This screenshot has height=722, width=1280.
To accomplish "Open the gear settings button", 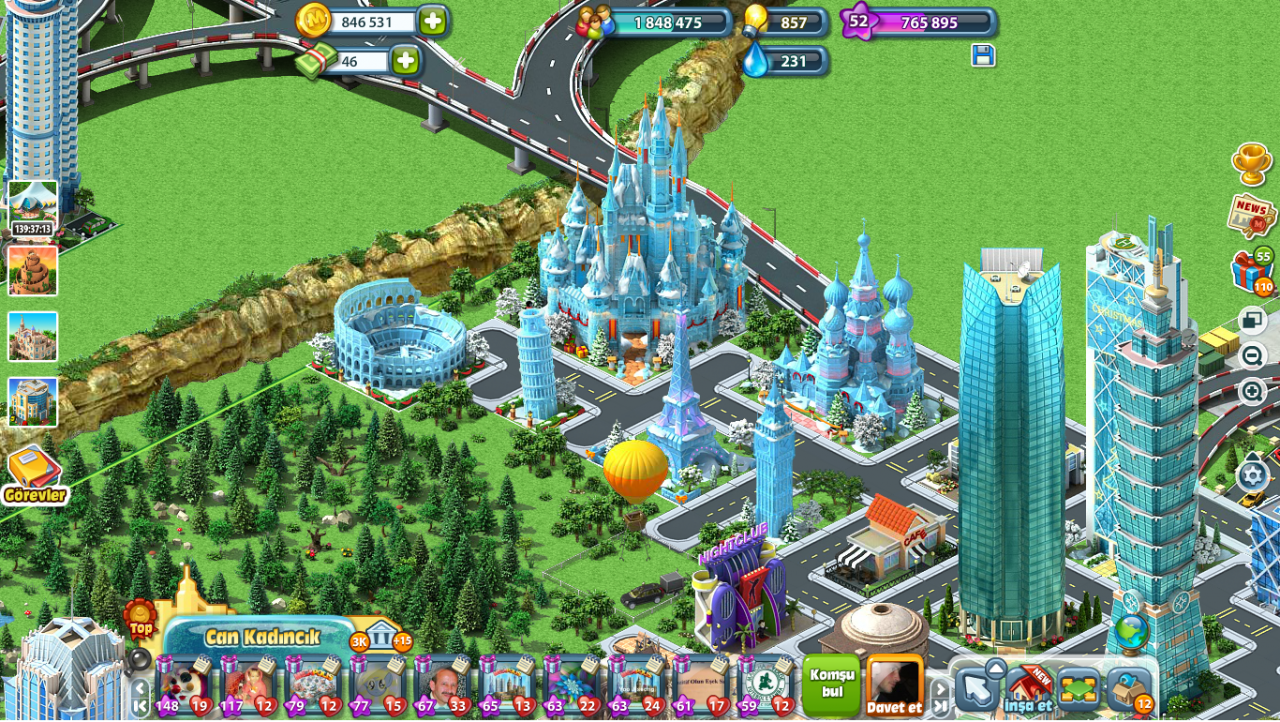I will click(x=1253, y=475).
